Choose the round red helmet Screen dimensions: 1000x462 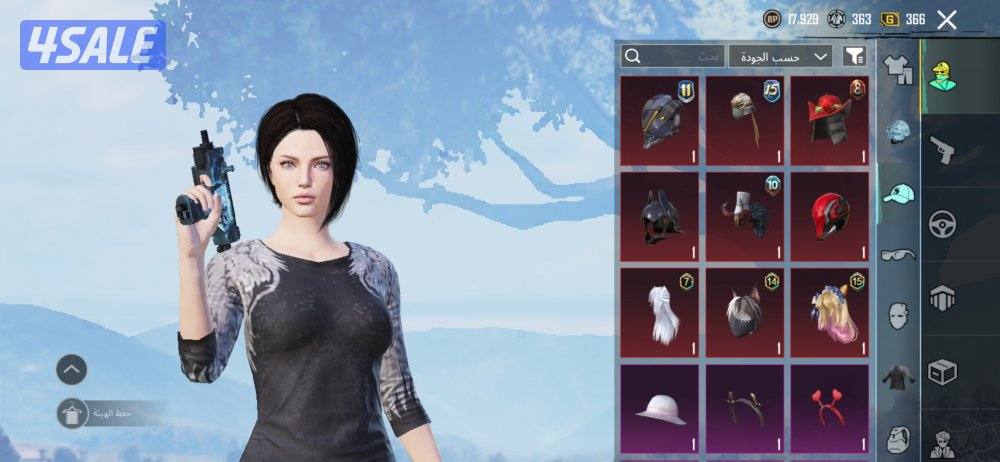[830, 216]
